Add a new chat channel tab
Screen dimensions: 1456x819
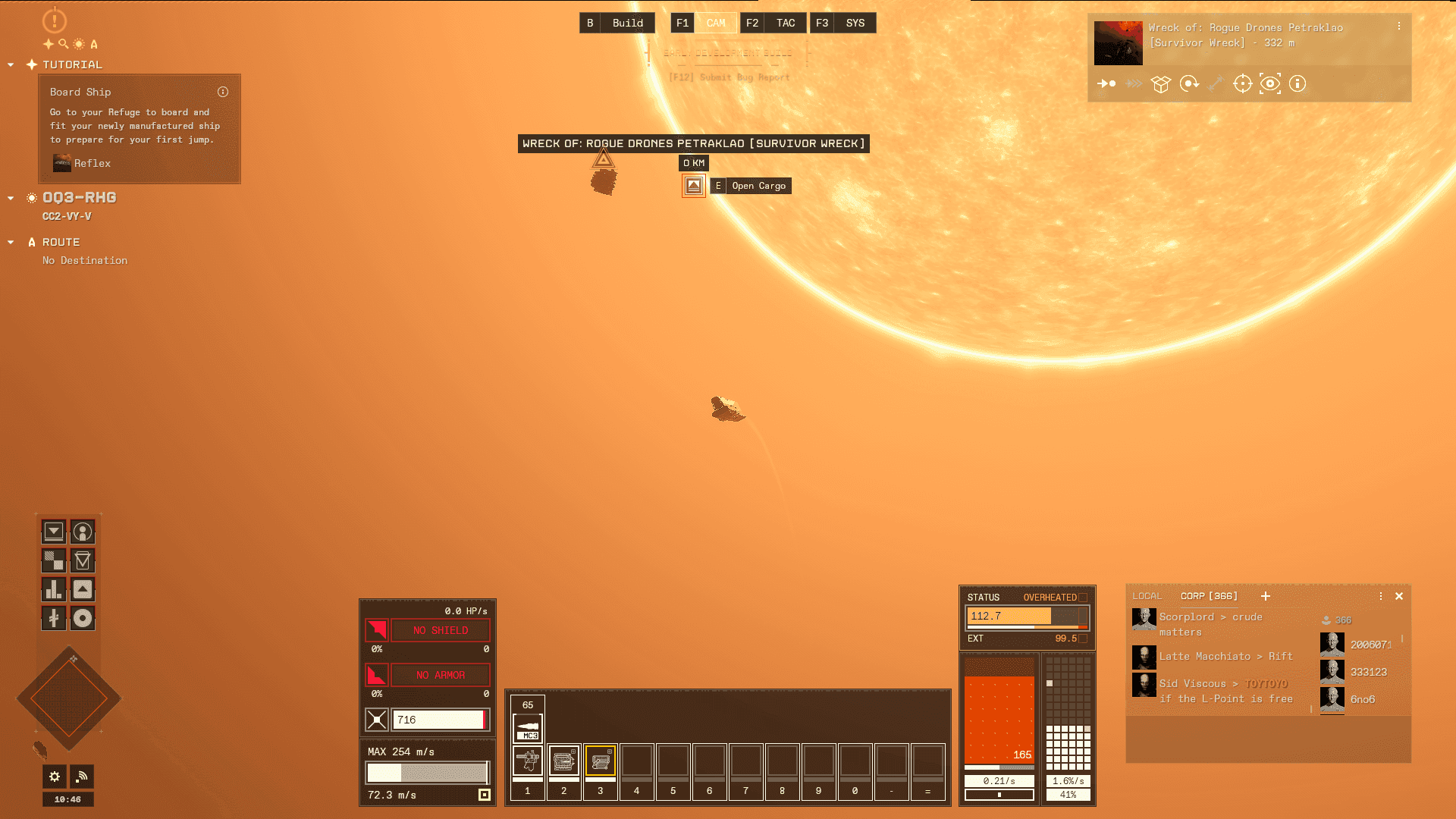pos(1266,596)
